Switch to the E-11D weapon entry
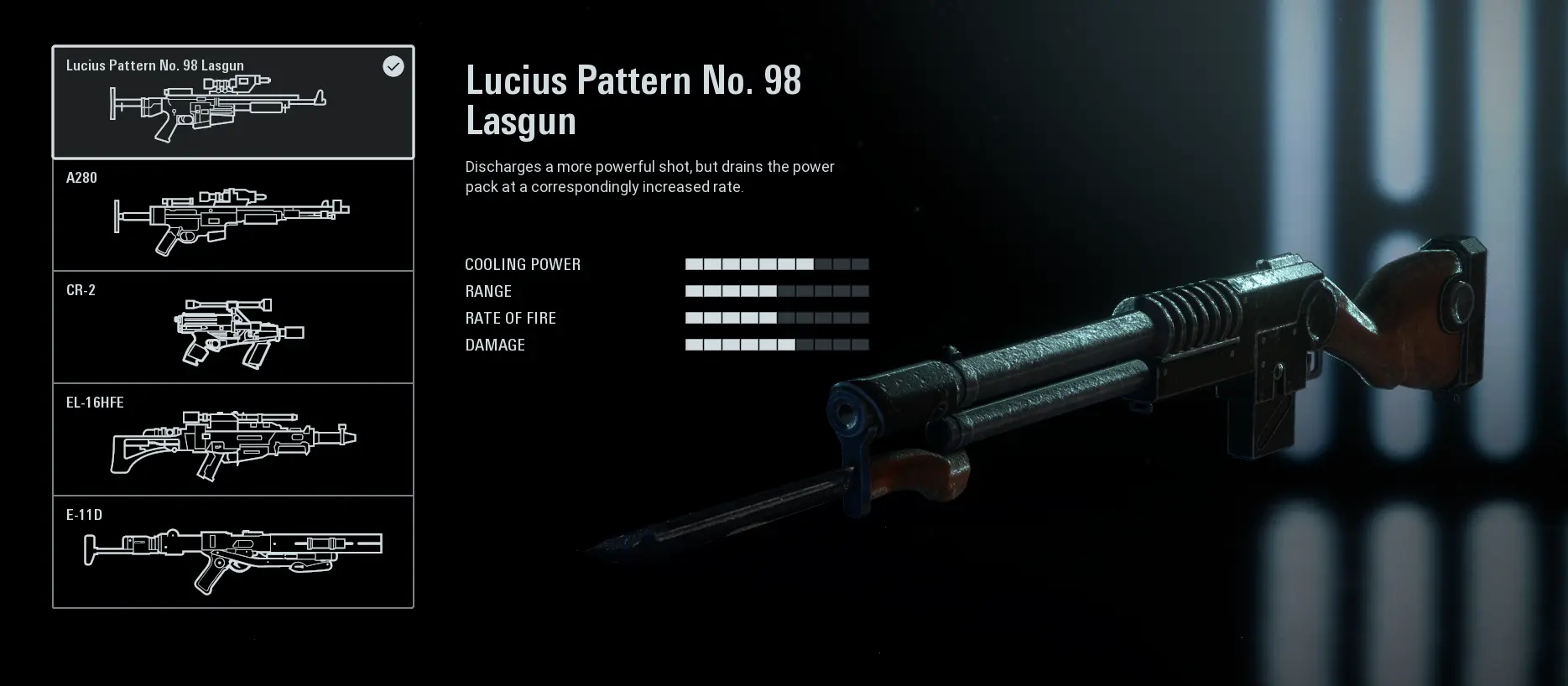Image resolution: width=1568 pixels, height=686 pixels. click(x=233, y=552)
